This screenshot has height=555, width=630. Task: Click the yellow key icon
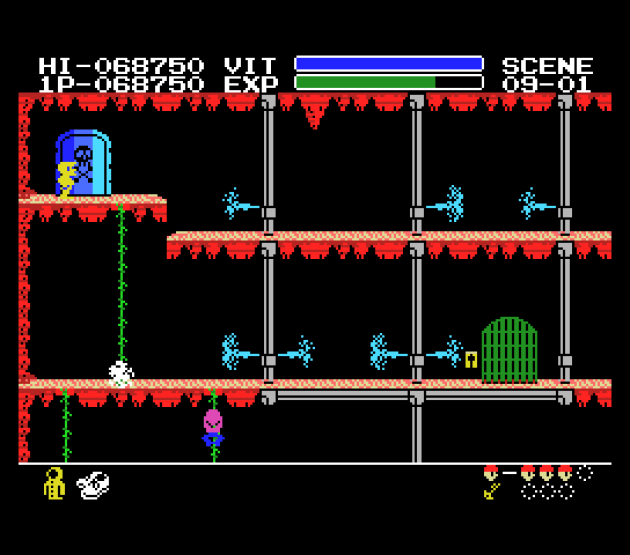pyautogui.click(x=492, y=491)
